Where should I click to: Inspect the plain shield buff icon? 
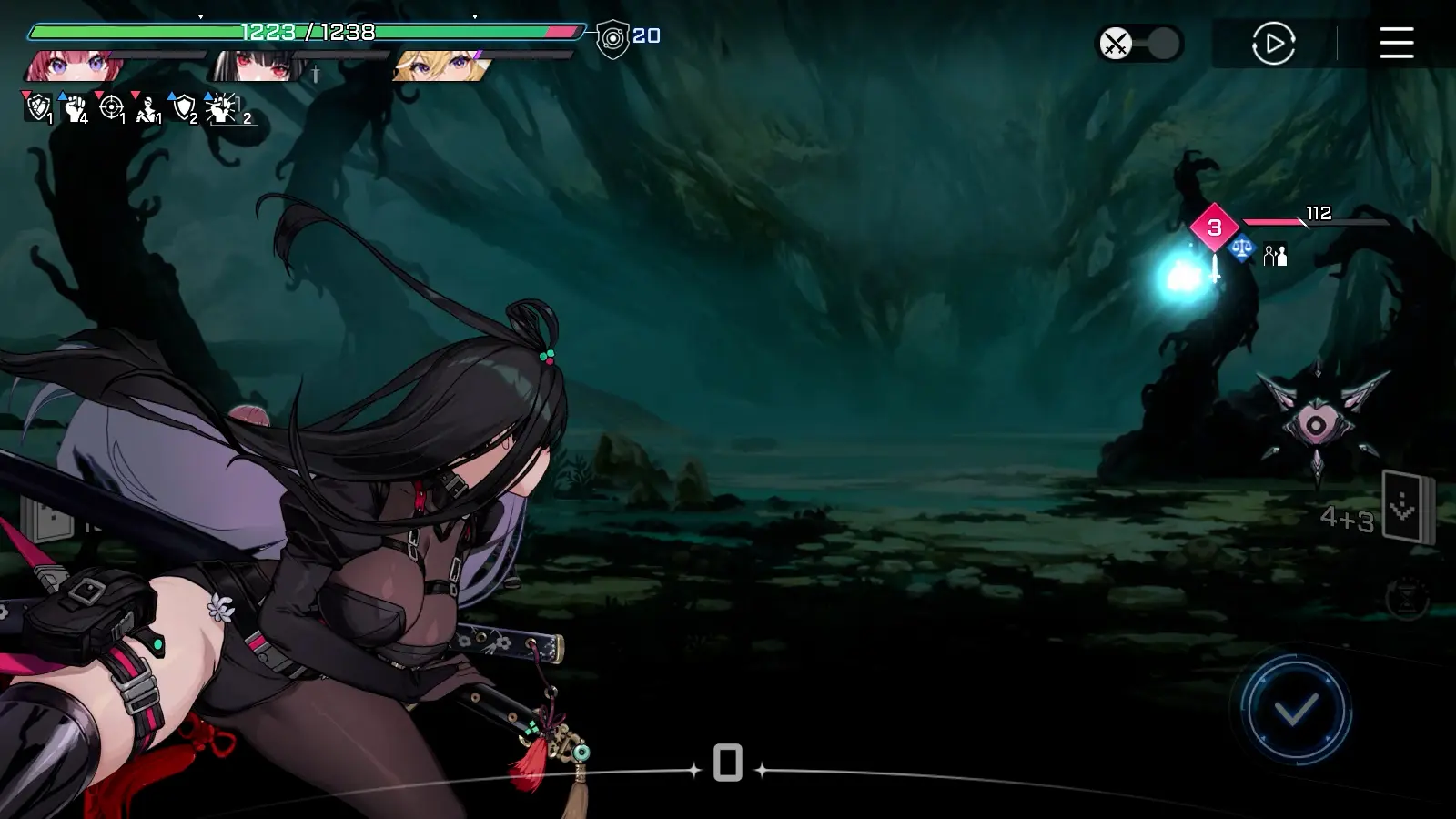click(184, 108)
